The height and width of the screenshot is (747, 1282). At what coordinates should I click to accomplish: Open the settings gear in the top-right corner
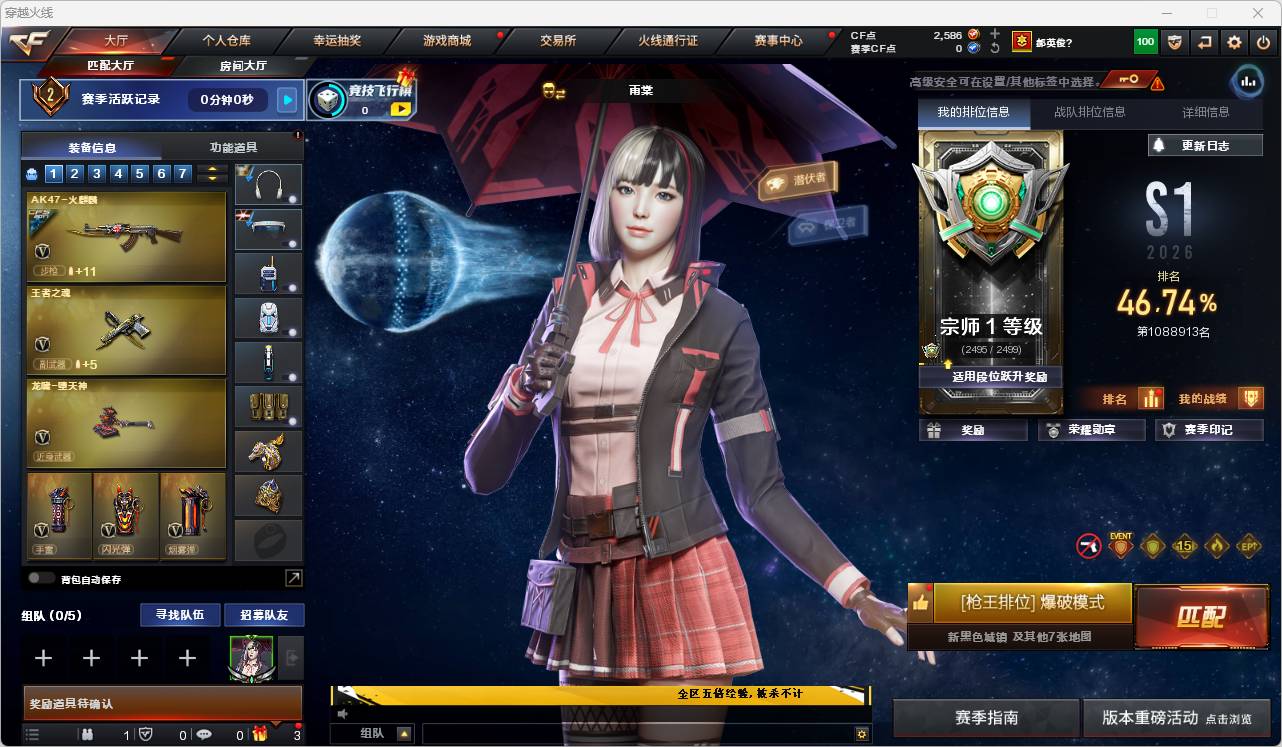(1233, 42)
